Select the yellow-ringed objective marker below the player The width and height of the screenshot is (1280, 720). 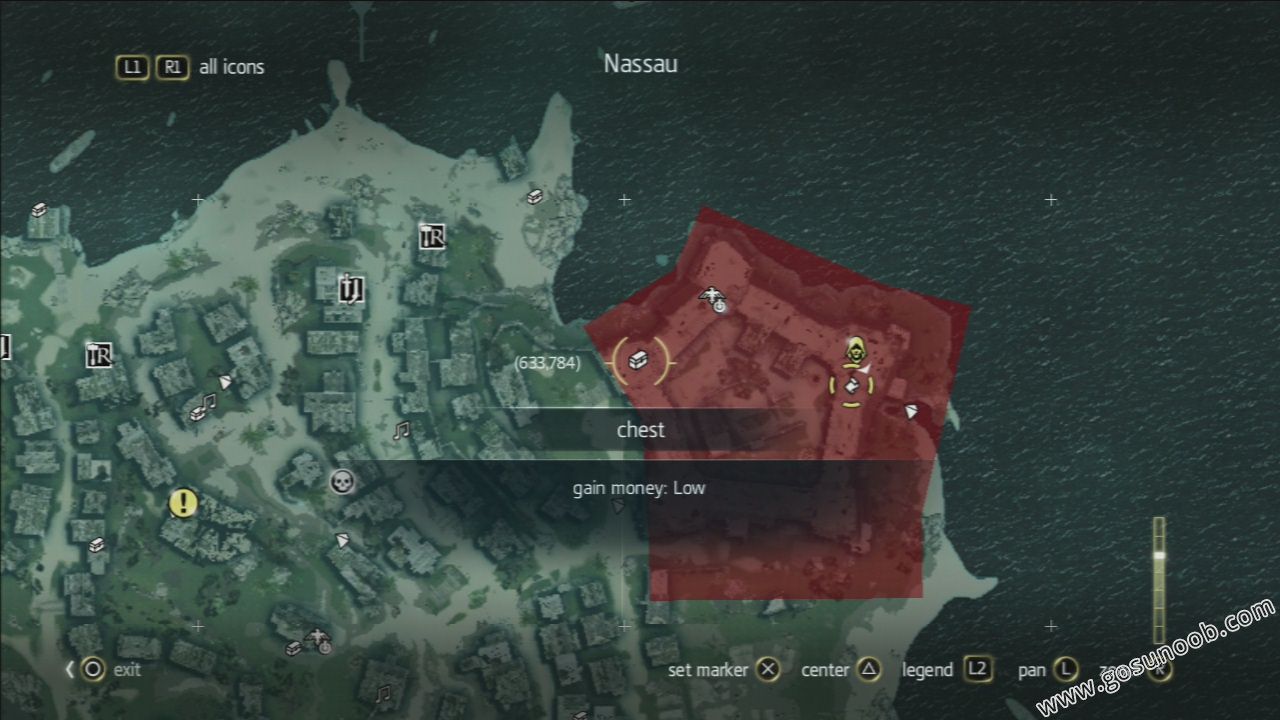coord(851,386)
